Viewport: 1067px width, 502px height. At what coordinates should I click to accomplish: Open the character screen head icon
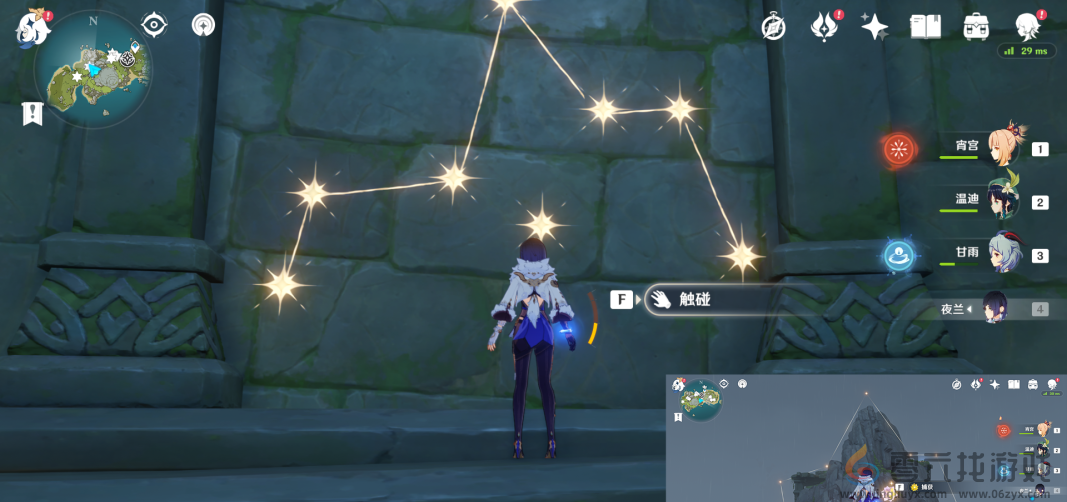1027,27
